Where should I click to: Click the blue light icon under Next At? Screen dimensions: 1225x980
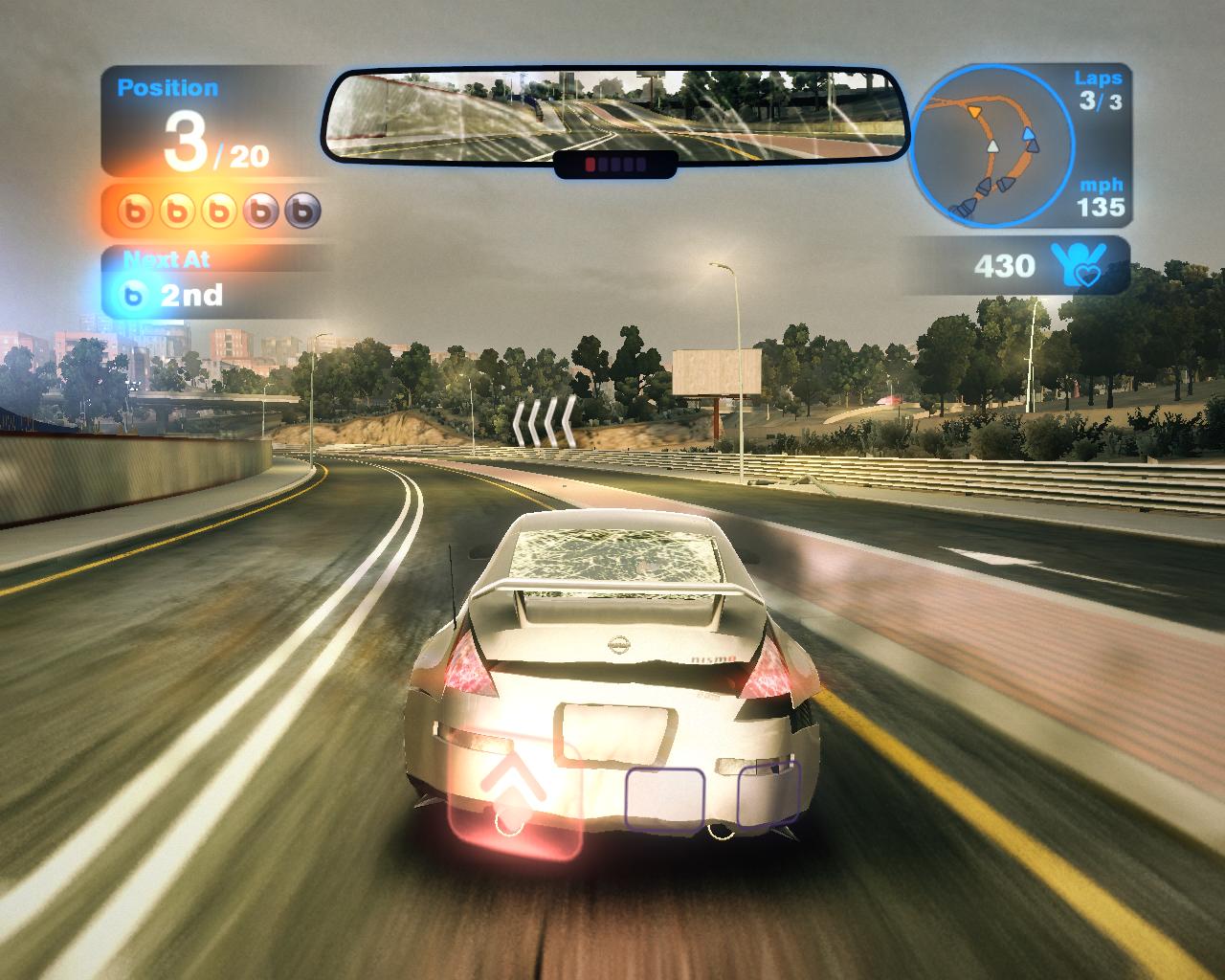134,296
